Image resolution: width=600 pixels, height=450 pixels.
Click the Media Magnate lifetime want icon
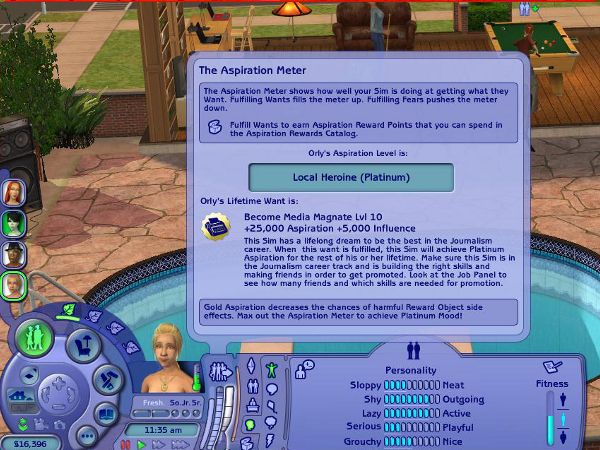tap(214, 227)
